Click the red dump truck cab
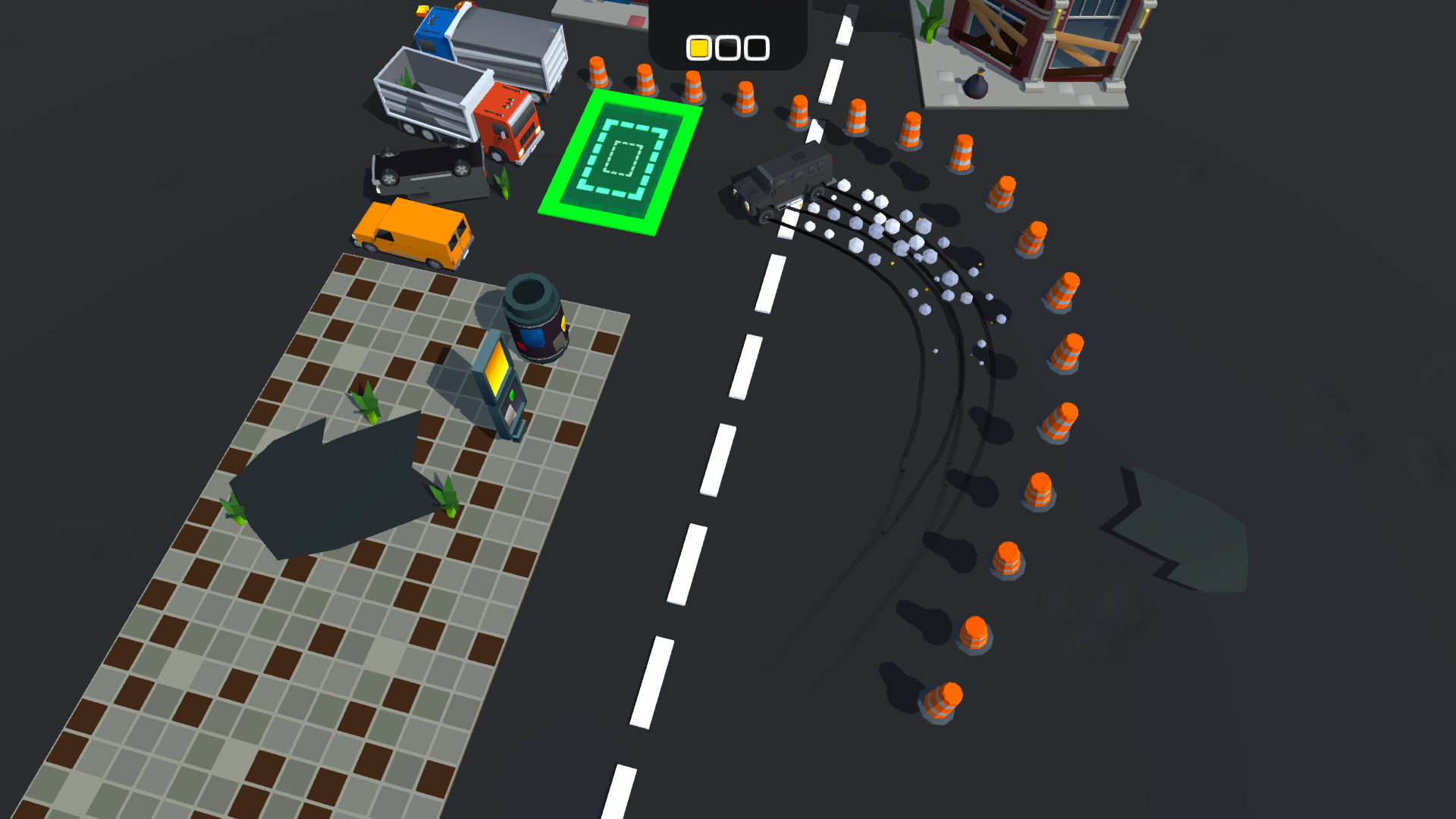The height and width of the screenshot is (819, 1456). (x=510, y=121)
